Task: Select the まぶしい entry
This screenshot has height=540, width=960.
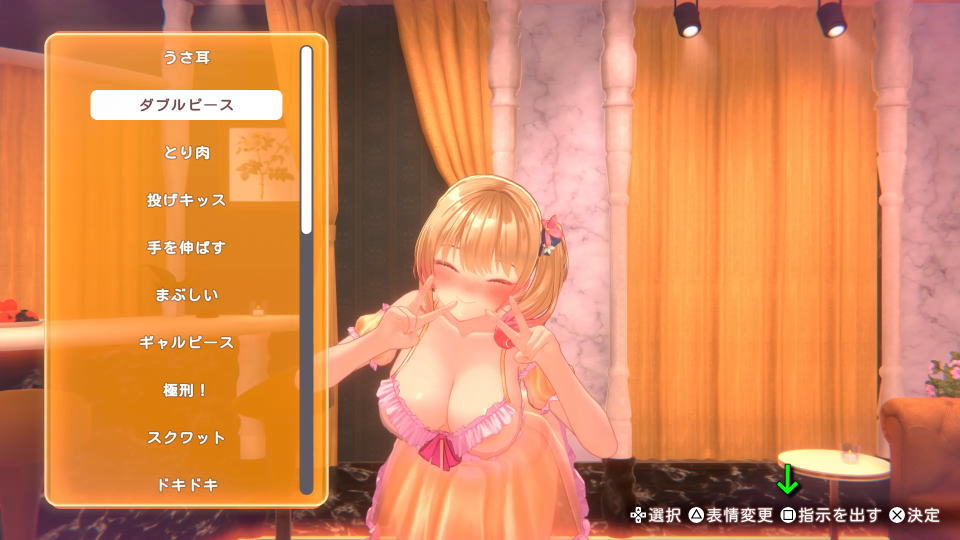Action: point(186,295)
